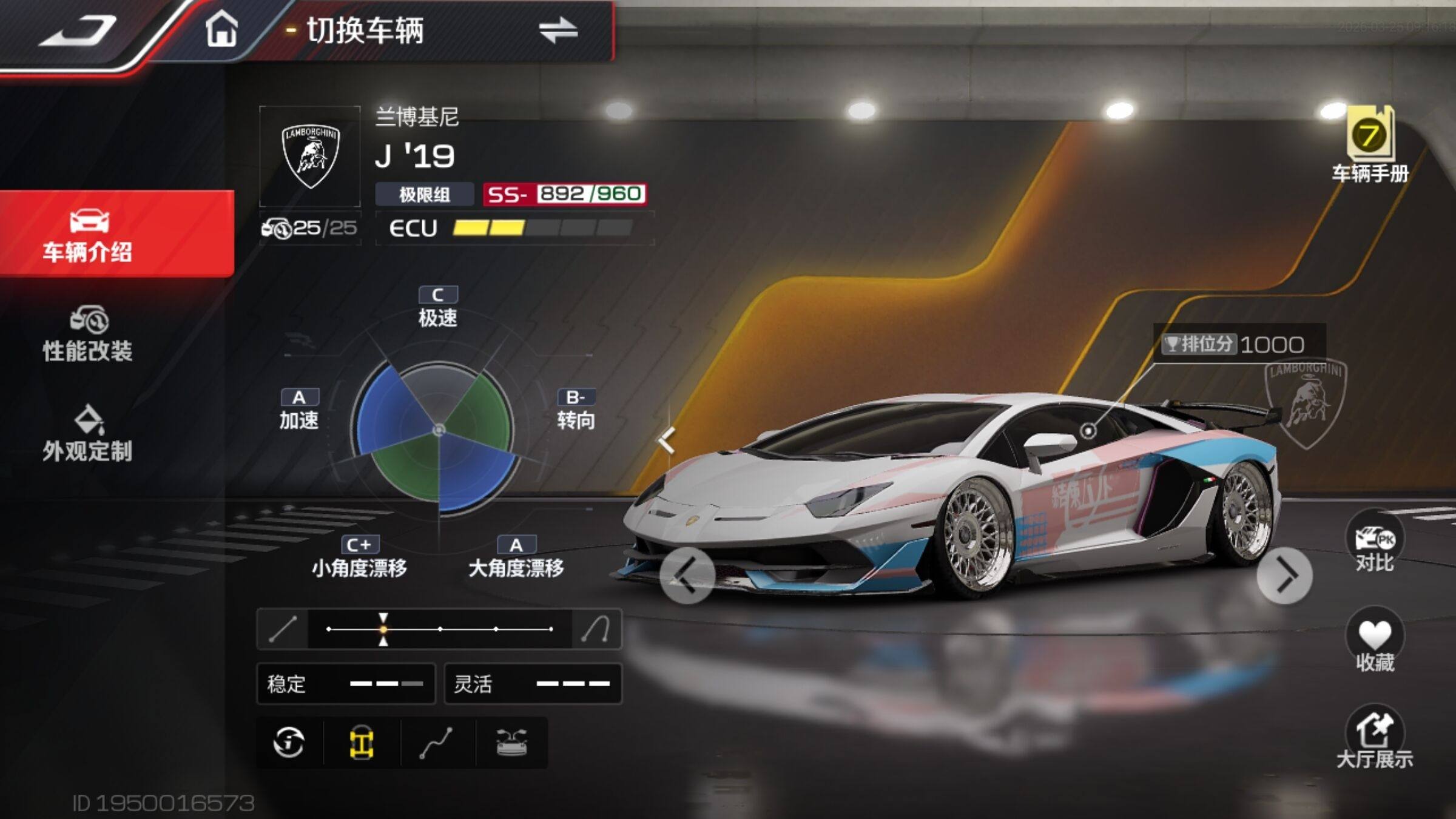Viewport: 1456px width, 819px height.
Task: Open the 排位分 ranking score tag
Action: (1239, 344)
